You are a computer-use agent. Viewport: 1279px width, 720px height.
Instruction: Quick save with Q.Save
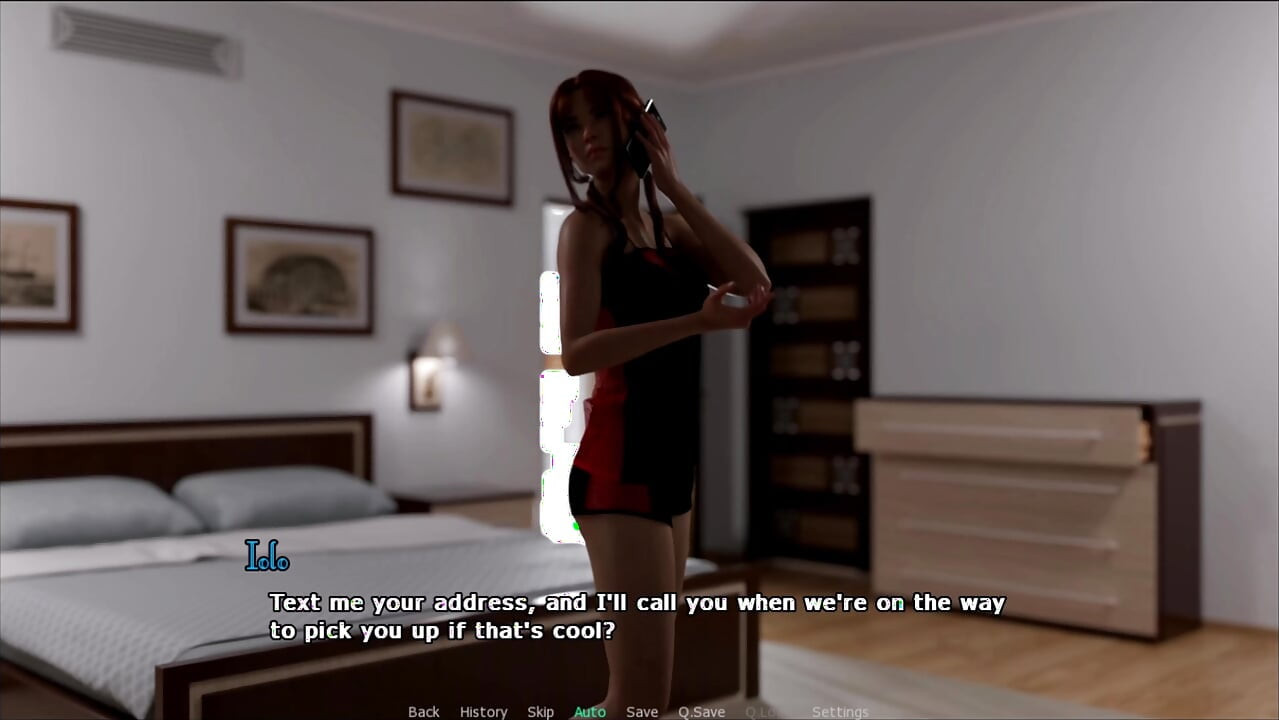pyautogui.click(x=701, y=712)
